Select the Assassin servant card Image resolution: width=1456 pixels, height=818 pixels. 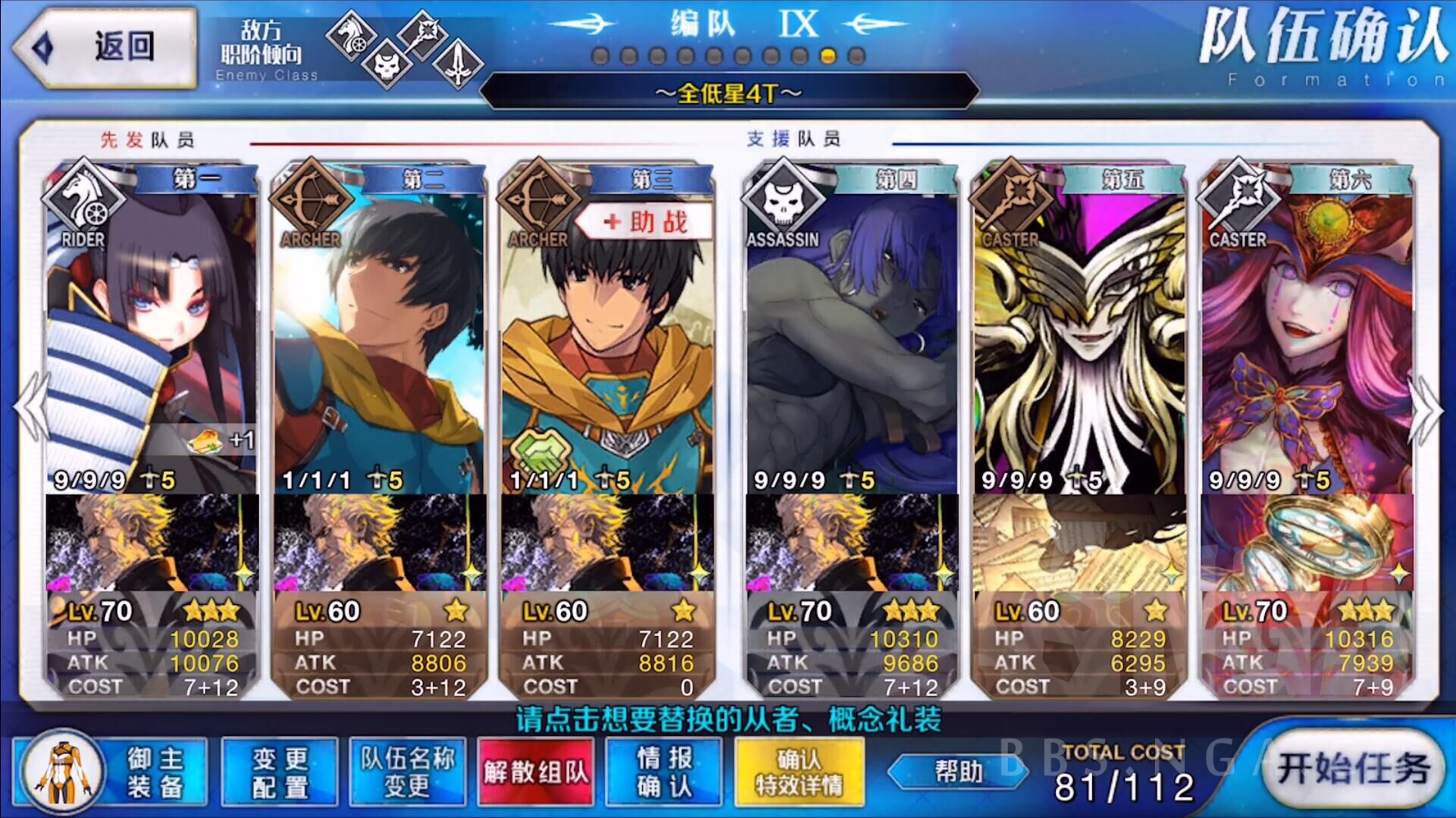851,334
